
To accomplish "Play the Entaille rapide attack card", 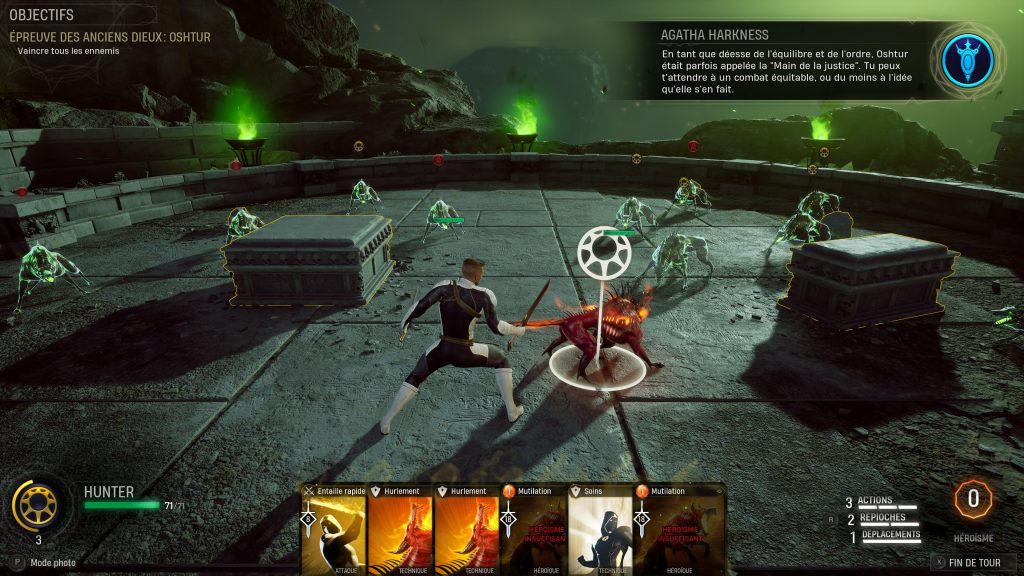I will [x=332, y=531].
